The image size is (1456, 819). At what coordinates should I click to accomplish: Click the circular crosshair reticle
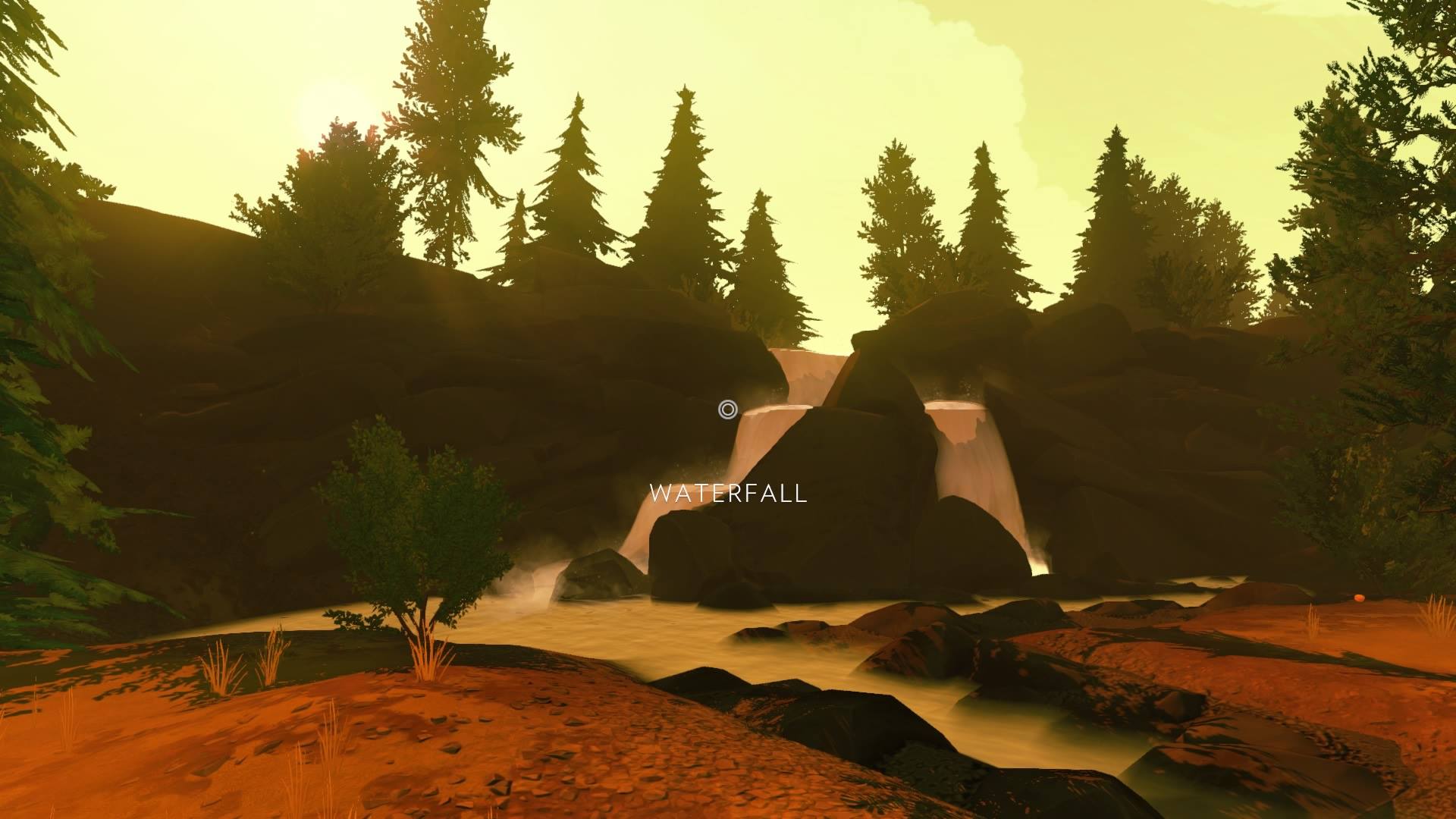pyautogui.click(x=728, y=409)
